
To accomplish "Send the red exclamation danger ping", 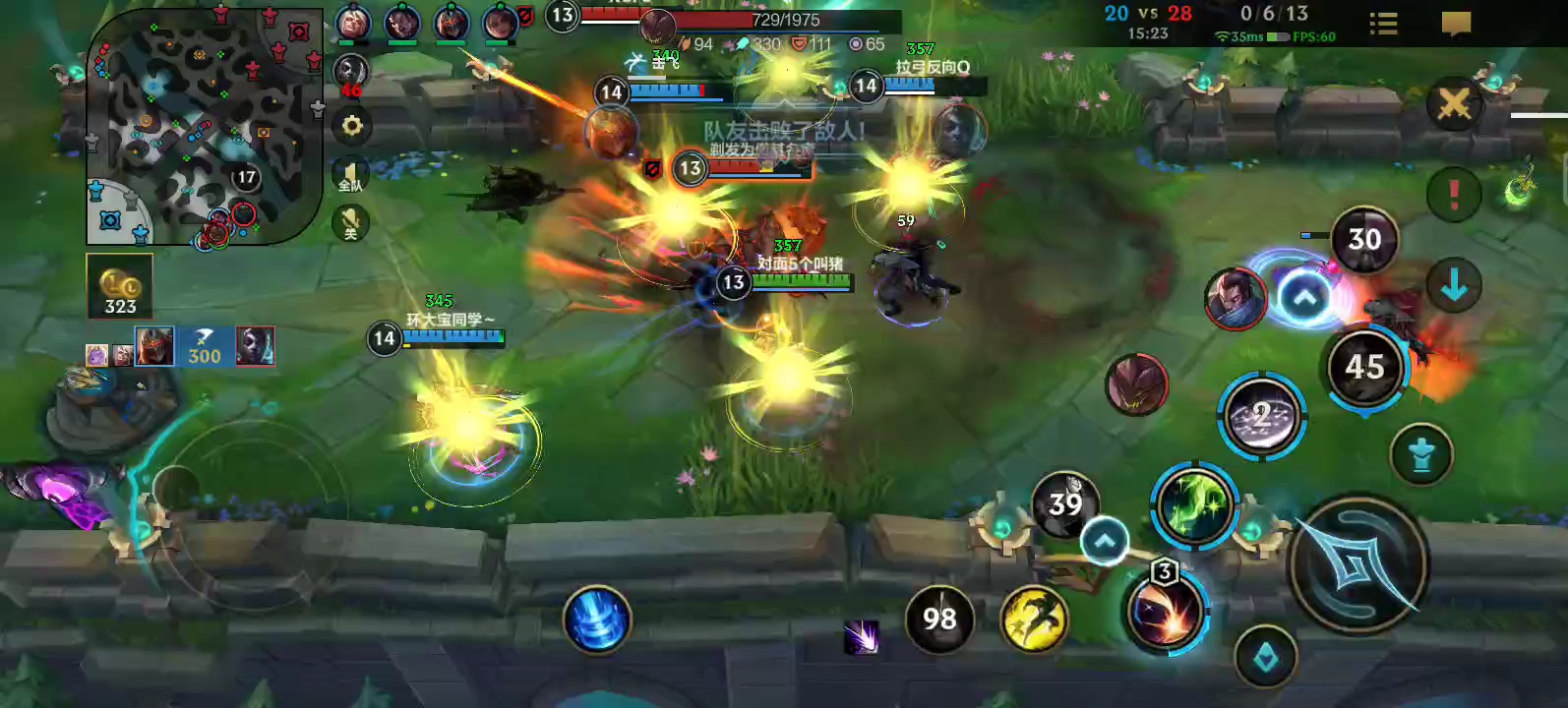I will (1454, 194).
